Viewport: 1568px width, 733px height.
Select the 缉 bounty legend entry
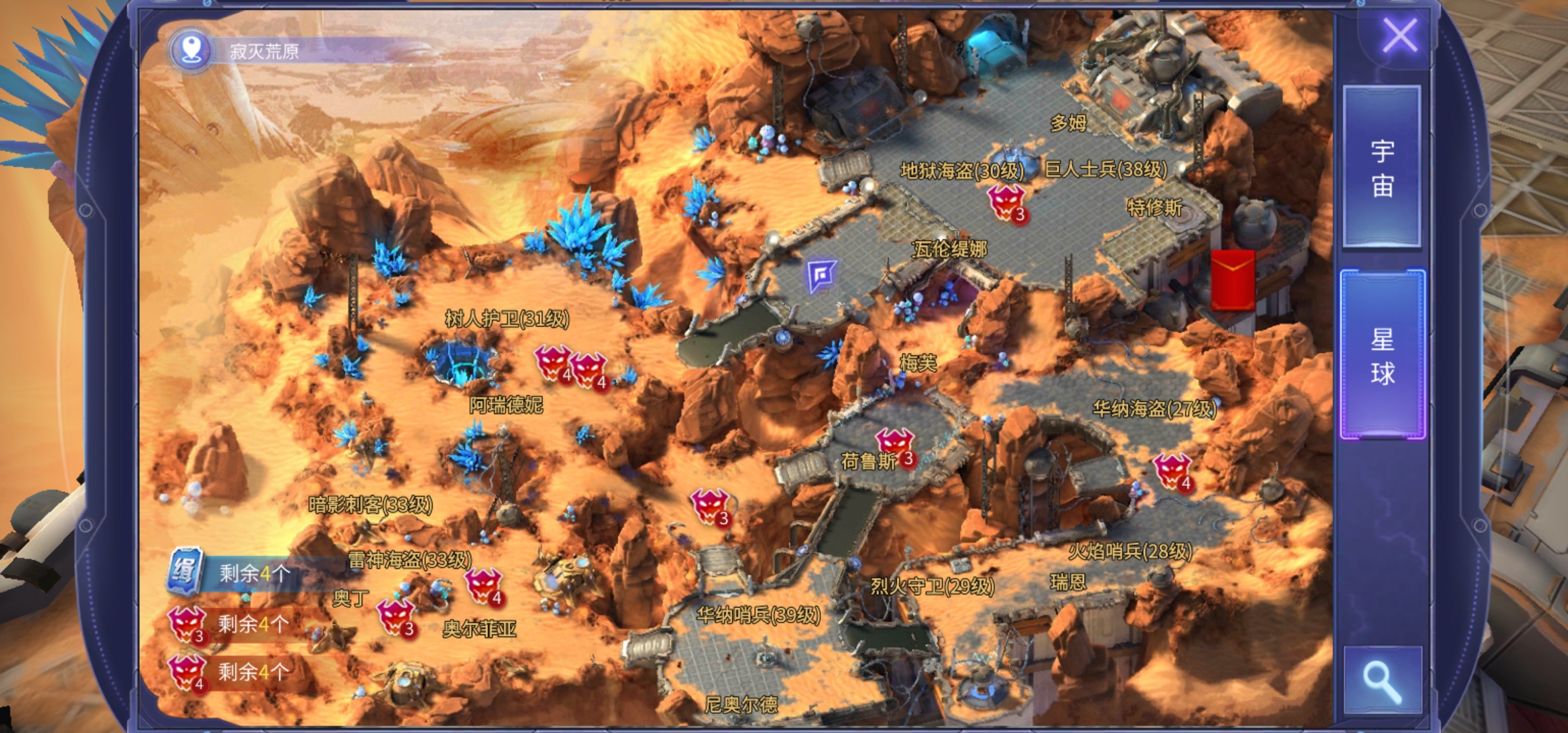(183, 572)
